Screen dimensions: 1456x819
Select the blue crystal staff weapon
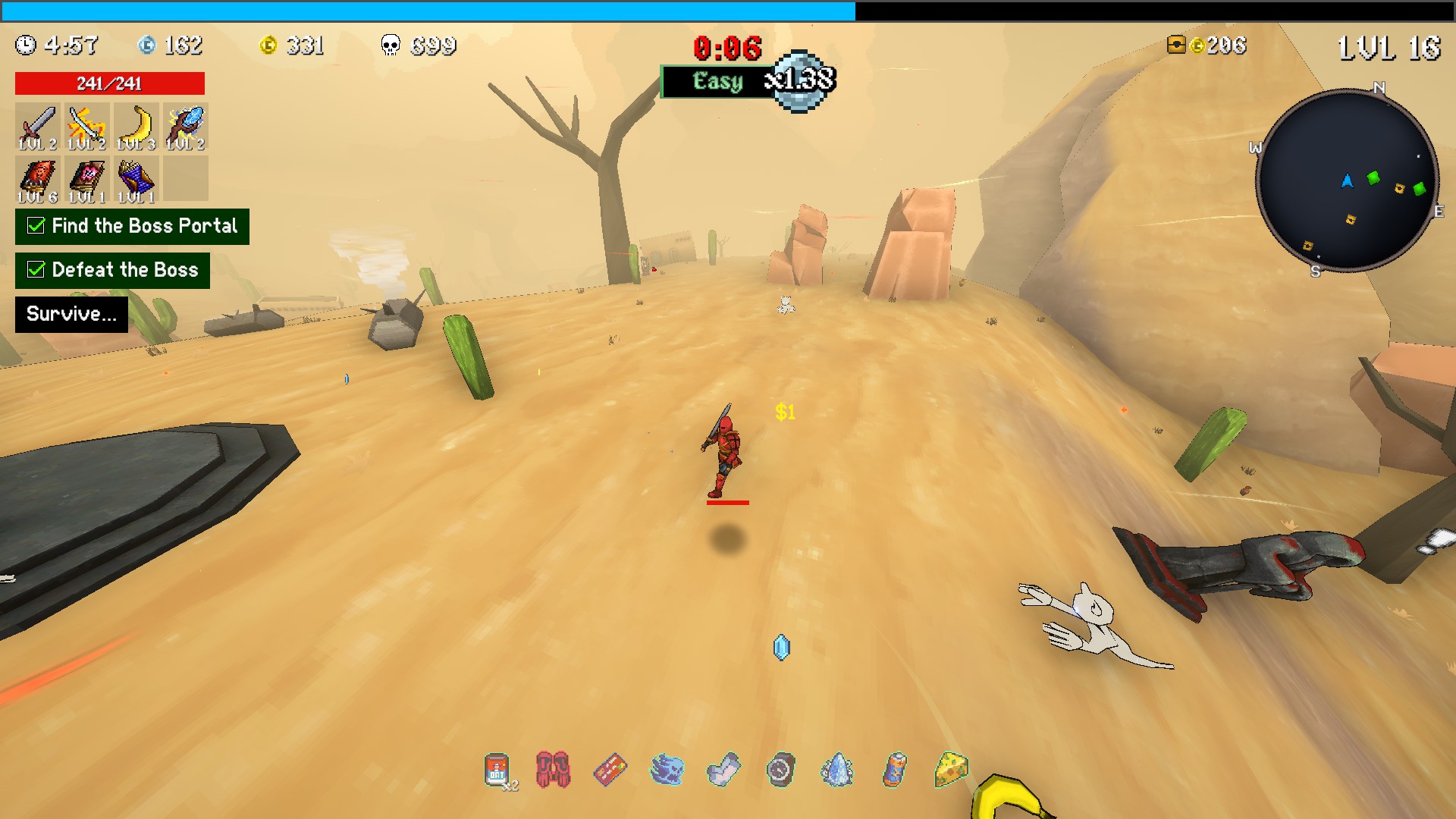pos(186,127)
